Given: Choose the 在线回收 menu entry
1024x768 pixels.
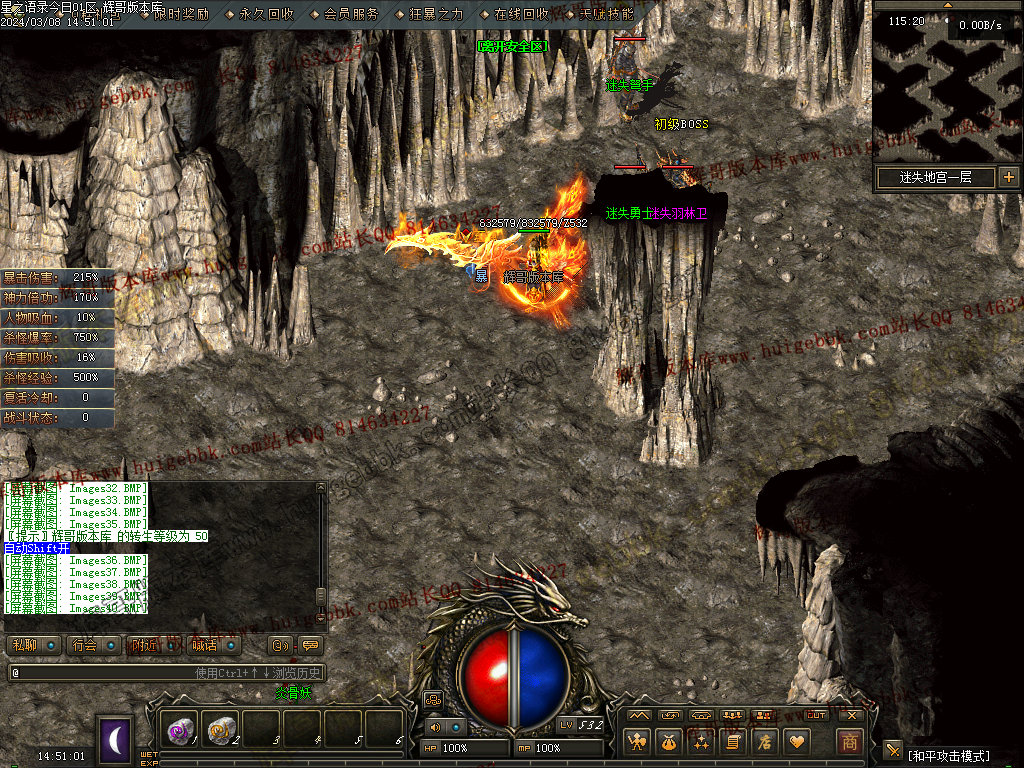Looking at the screenshot, I should tap(522, 15).
